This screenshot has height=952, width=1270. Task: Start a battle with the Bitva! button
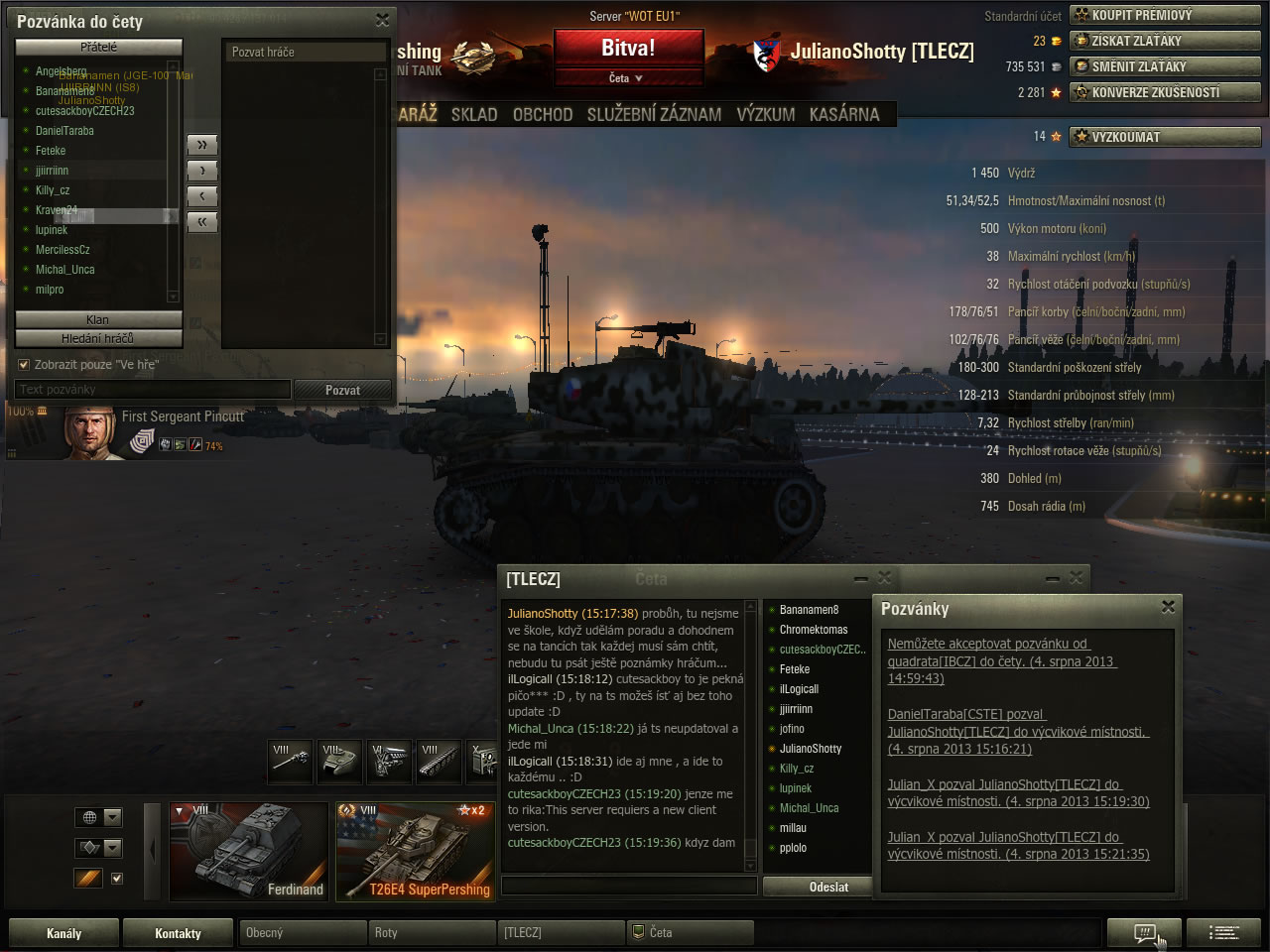coord(628,48)
